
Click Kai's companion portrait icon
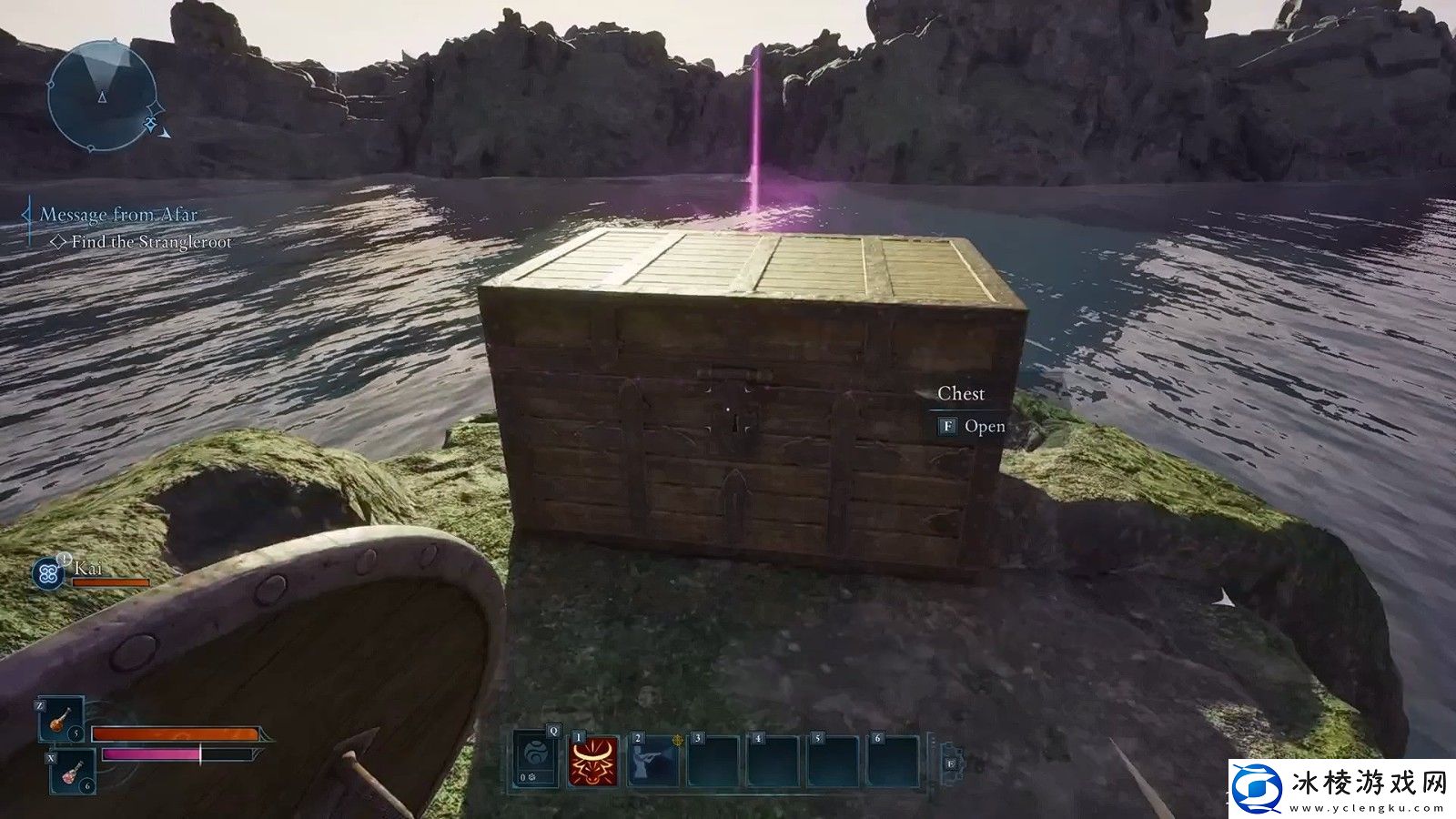click(47, 573)
